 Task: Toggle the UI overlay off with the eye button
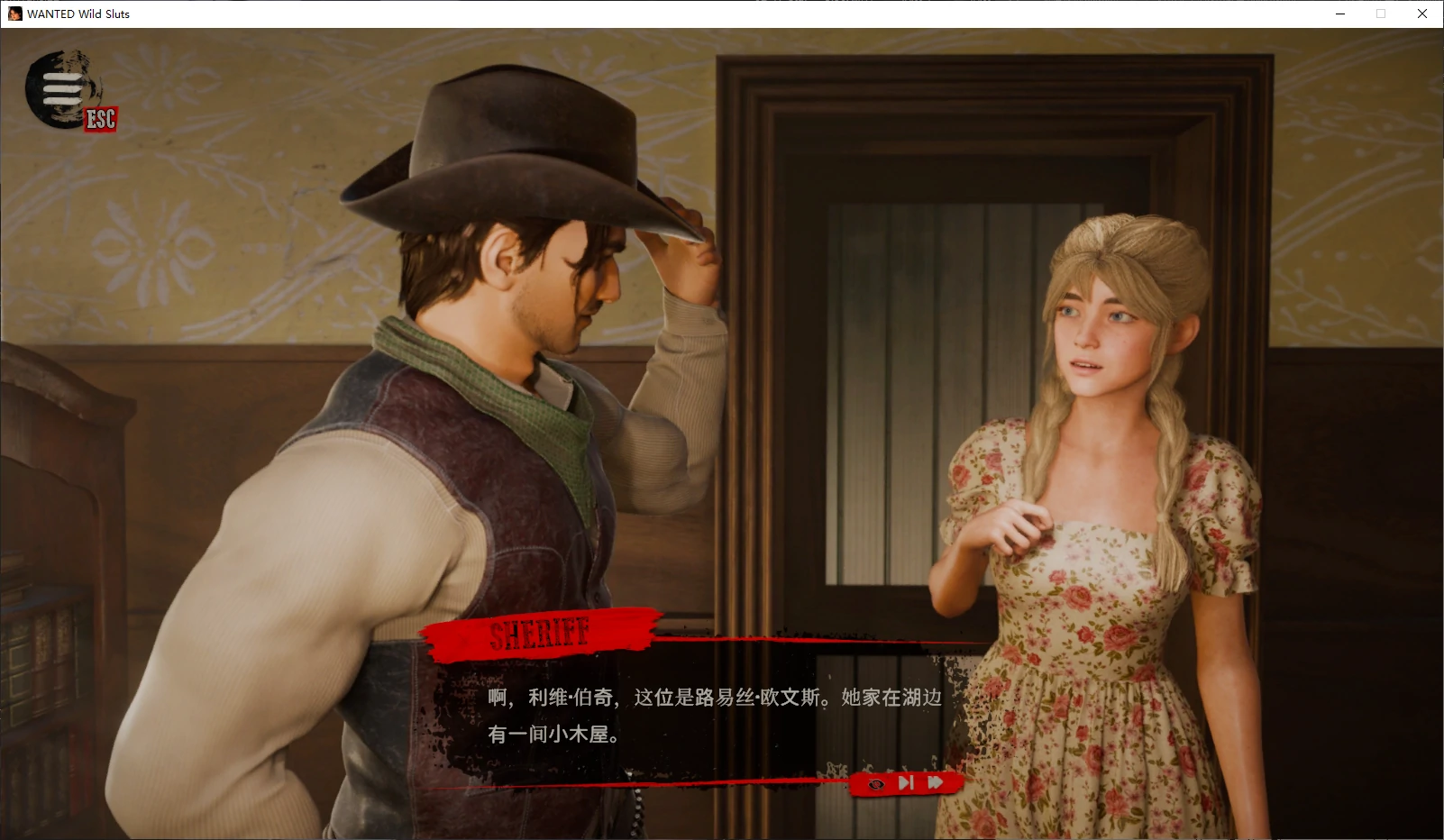[874, 783]
